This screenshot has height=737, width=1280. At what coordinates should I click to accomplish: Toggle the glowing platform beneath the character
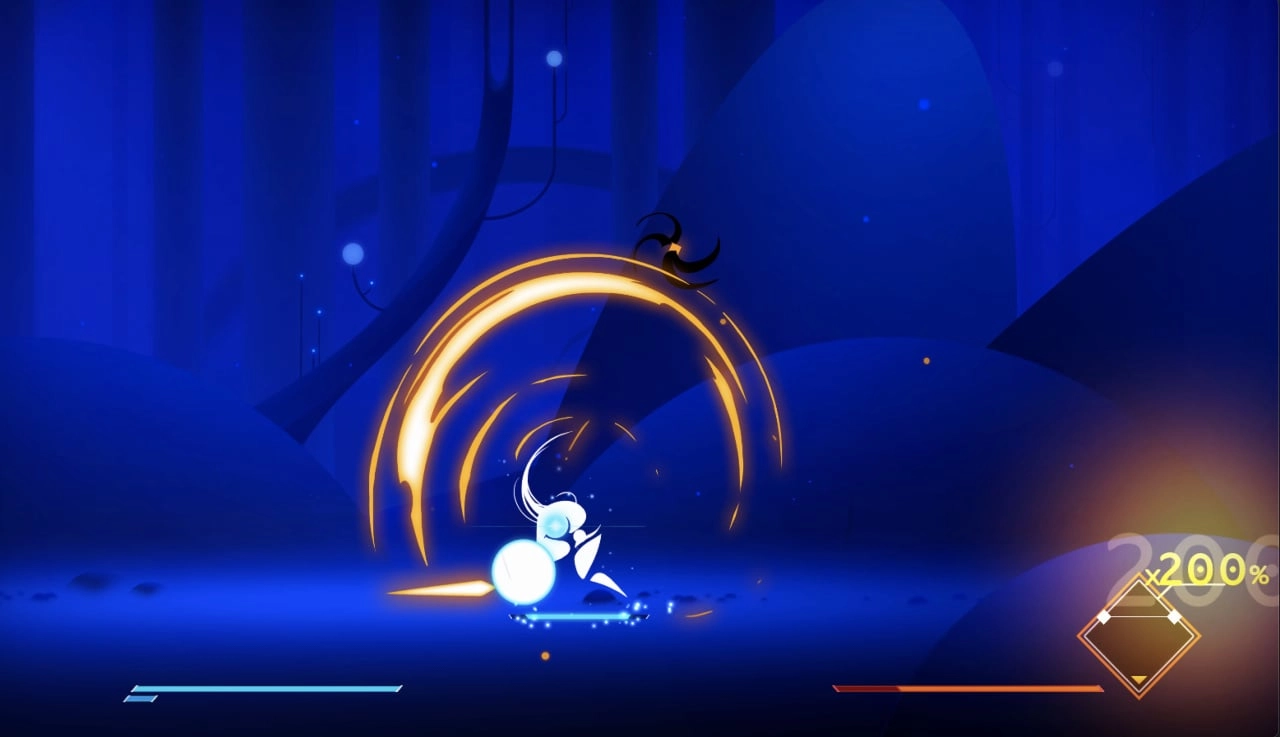(x=570, y=618)
